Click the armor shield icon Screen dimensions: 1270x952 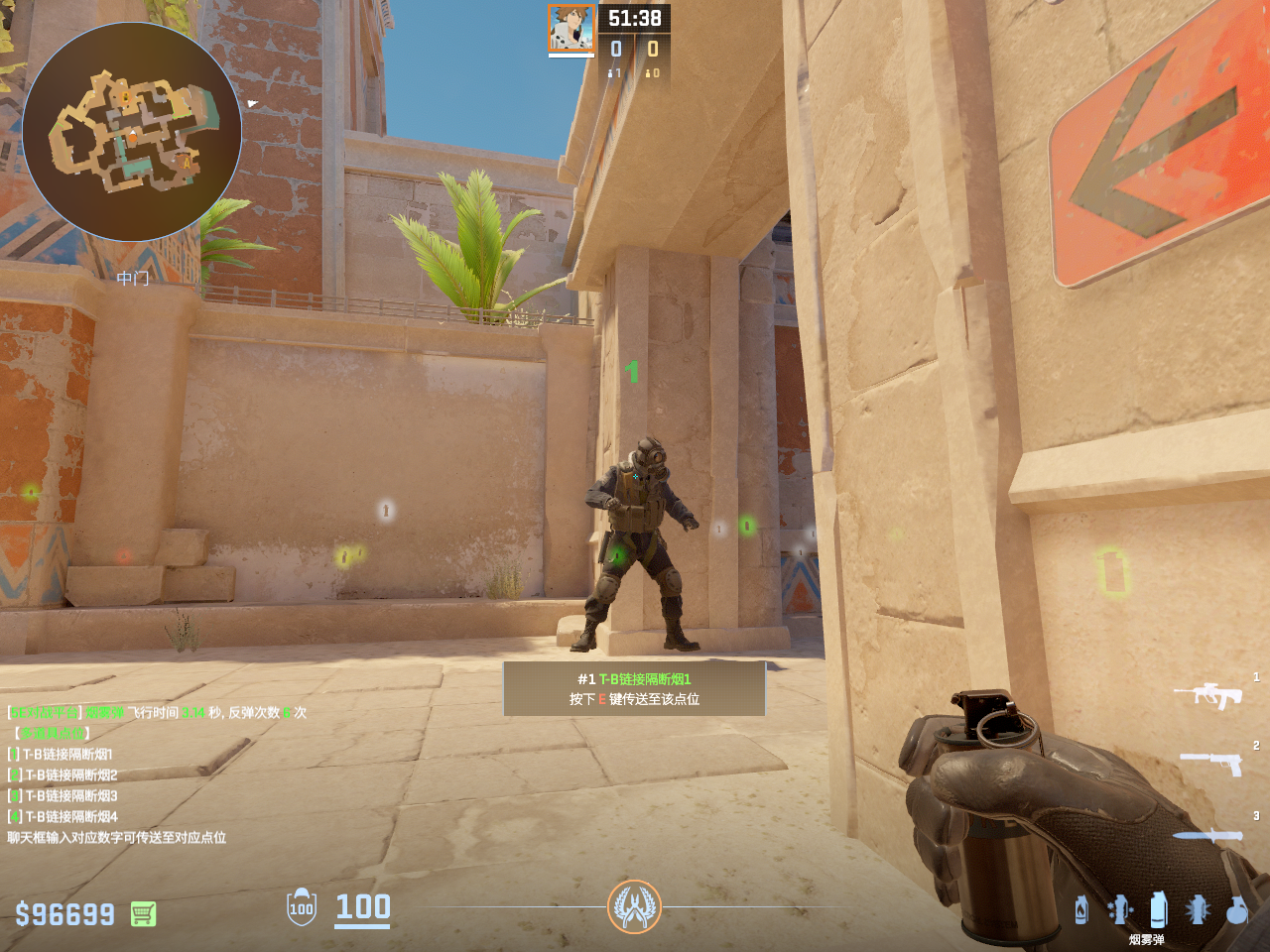coord(302,907)
